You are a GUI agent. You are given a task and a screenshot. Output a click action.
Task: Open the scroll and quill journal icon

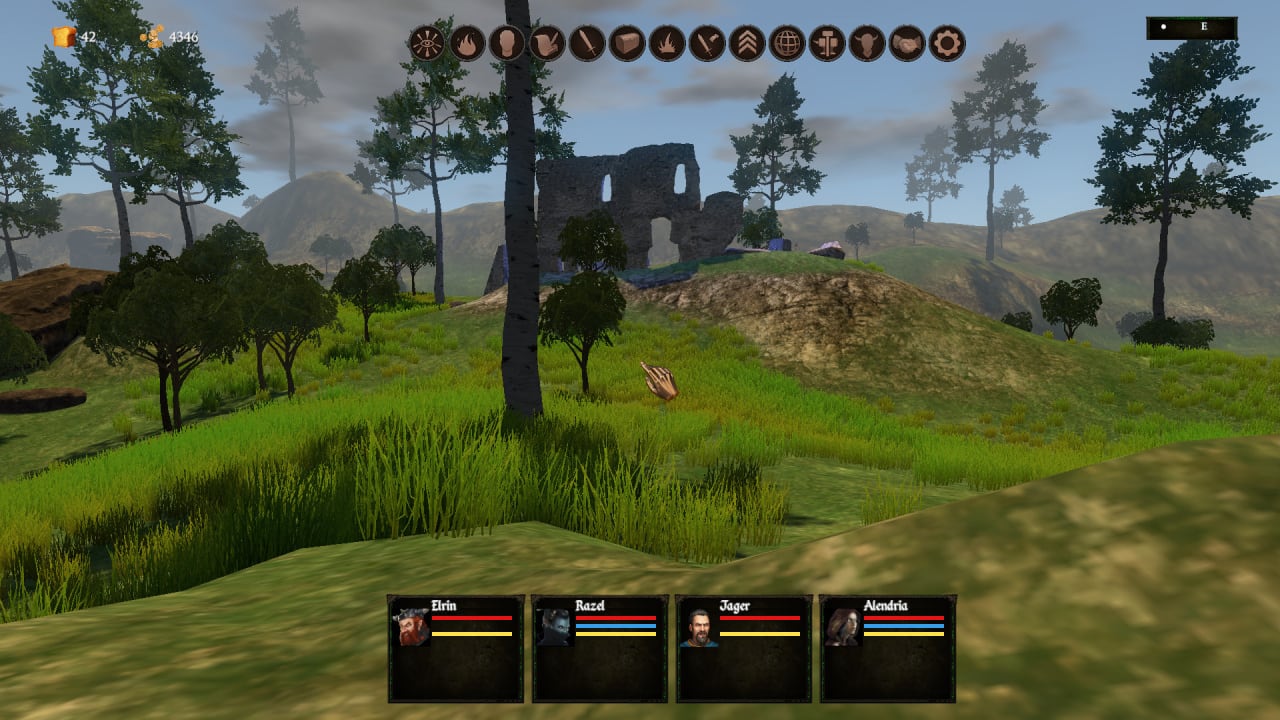point(547,43)
